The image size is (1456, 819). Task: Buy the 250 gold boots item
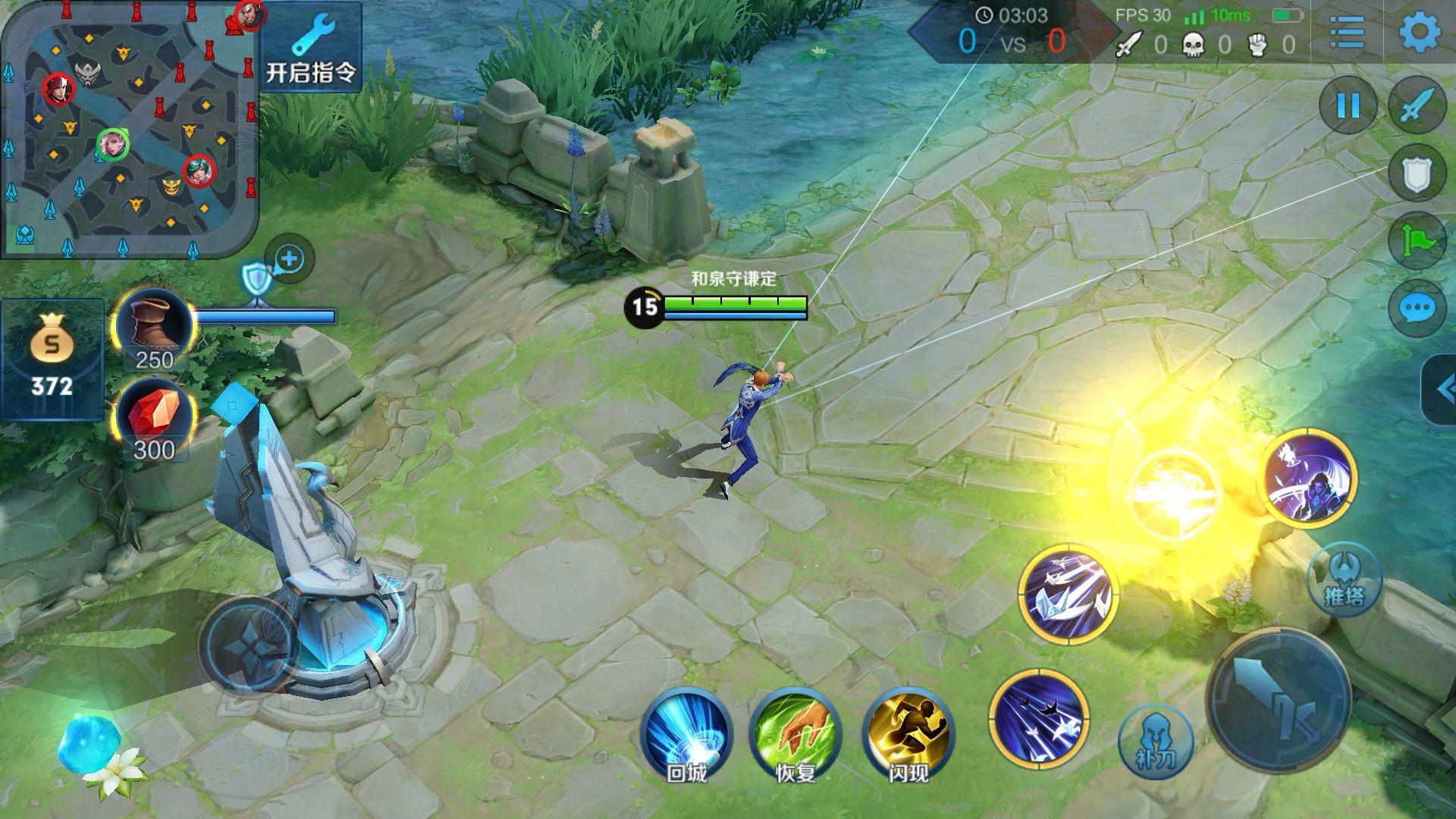click(154, 328)
